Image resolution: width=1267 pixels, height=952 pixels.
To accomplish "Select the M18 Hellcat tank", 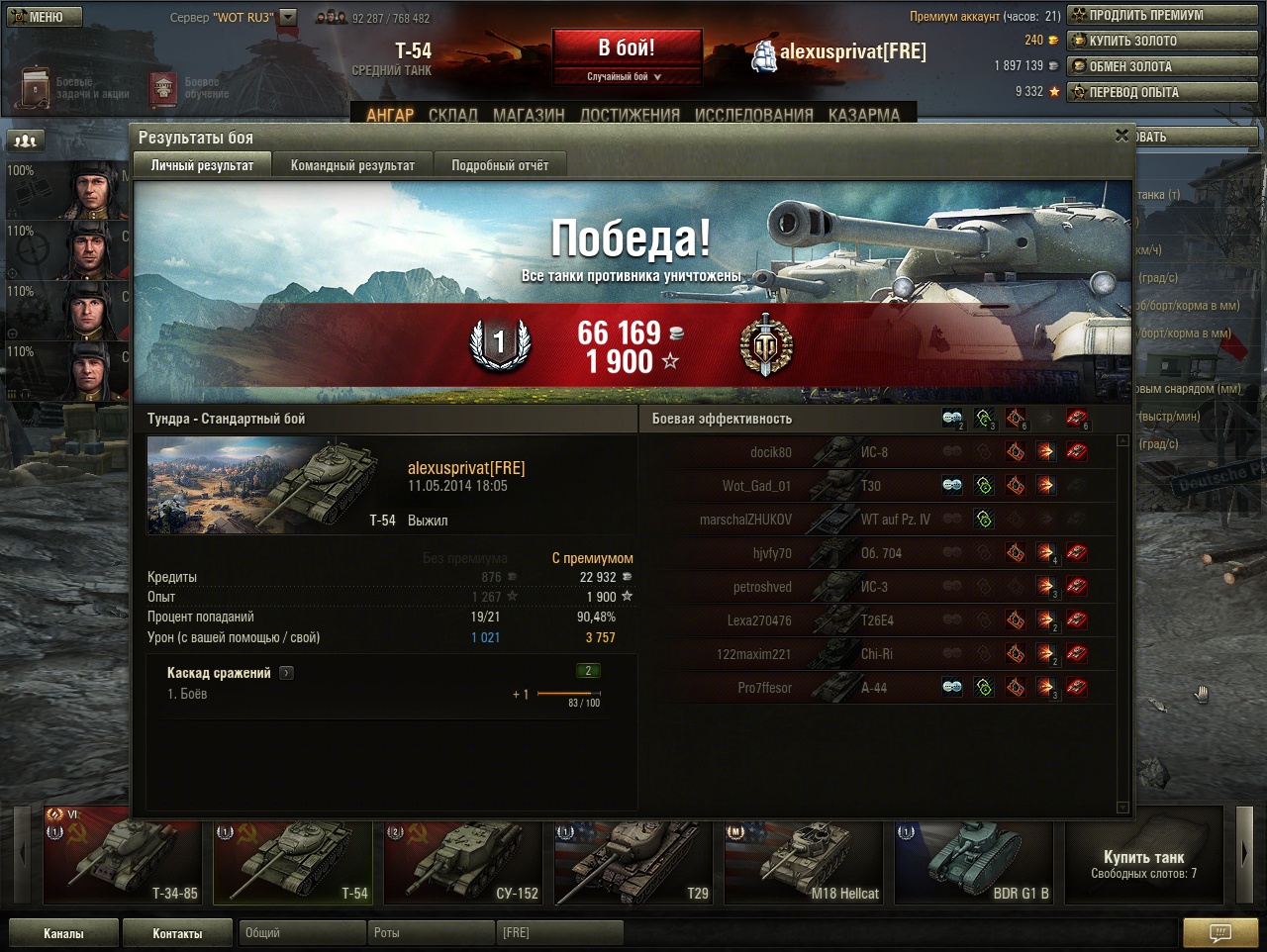I will coord(804,856).
